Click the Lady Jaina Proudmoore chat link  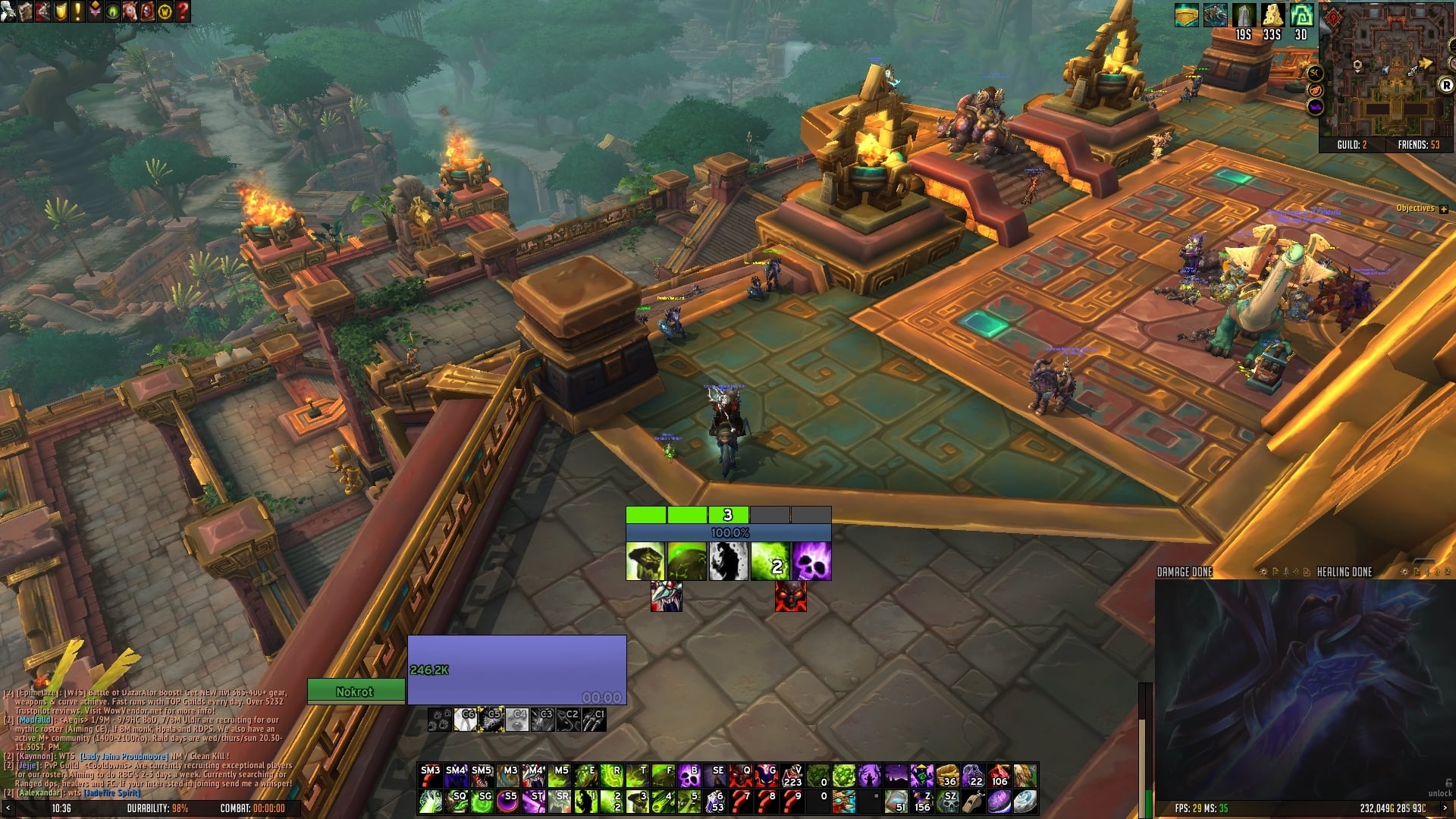(x=123, y=756)
